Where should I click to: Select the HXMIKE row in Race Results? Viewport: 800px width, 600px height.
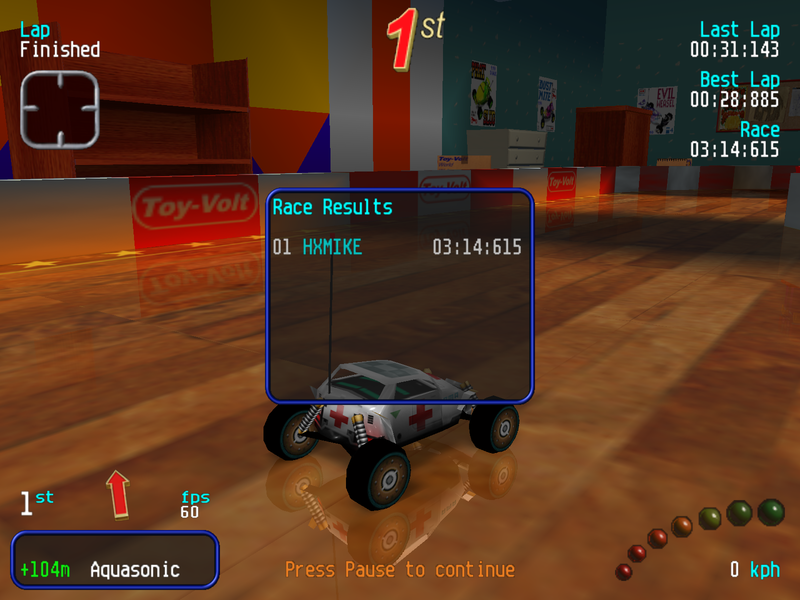point(397,247)
